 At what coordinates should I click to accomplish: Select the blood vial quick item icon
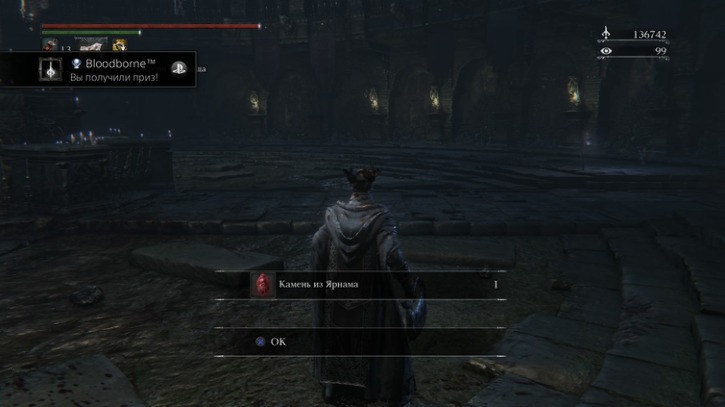tap(50, 45)
